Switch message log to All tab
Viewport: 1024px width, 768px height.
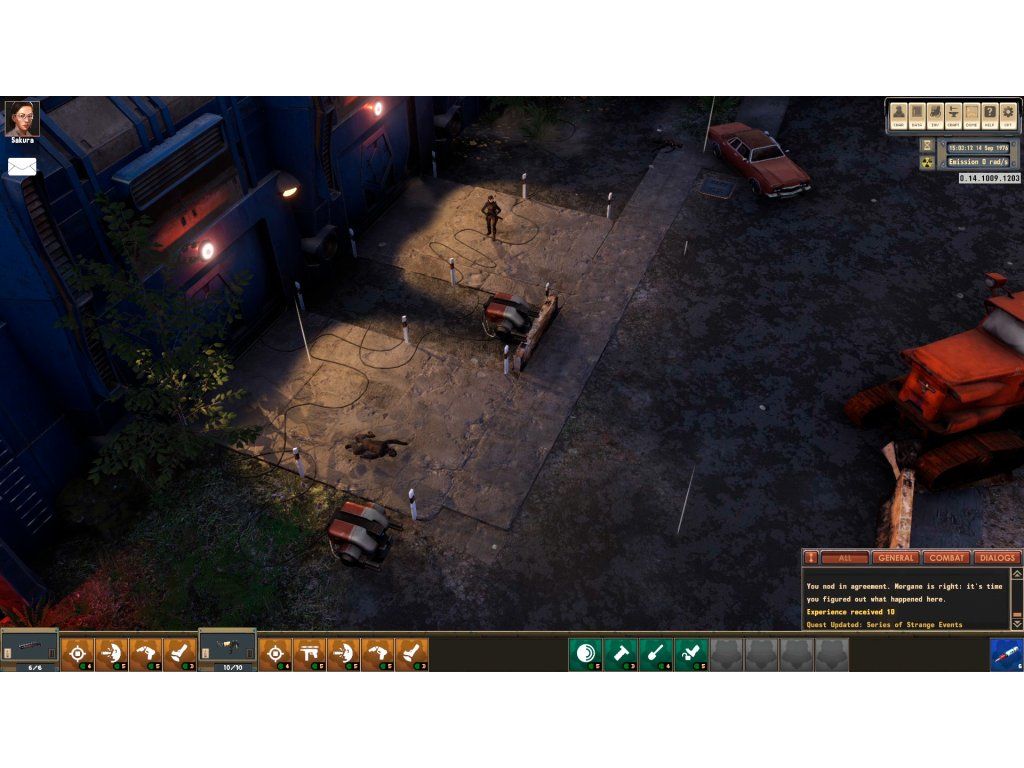tap(845, 558)
